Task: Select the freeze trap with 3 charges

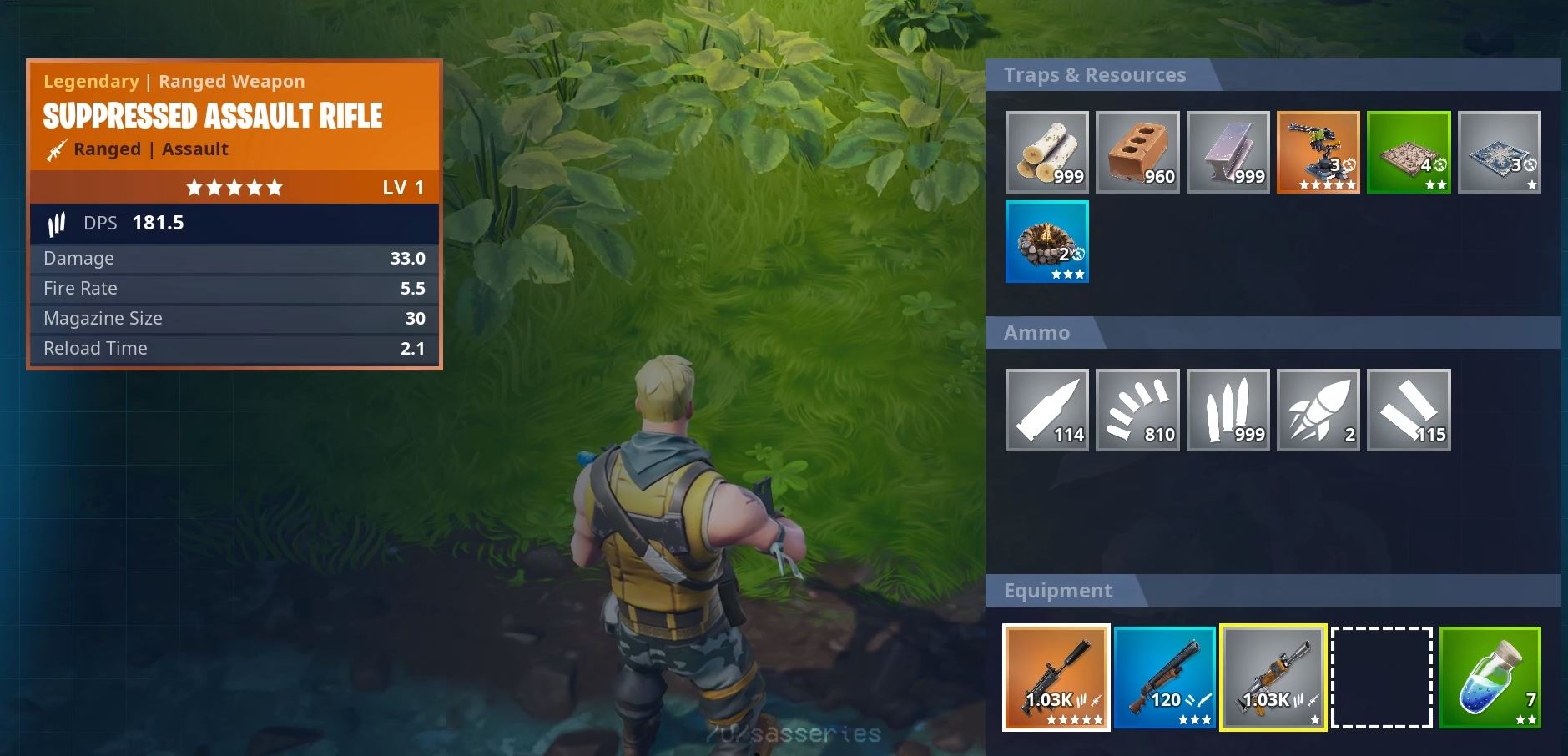Action: pyautogui.click(x=1500, y=152)
